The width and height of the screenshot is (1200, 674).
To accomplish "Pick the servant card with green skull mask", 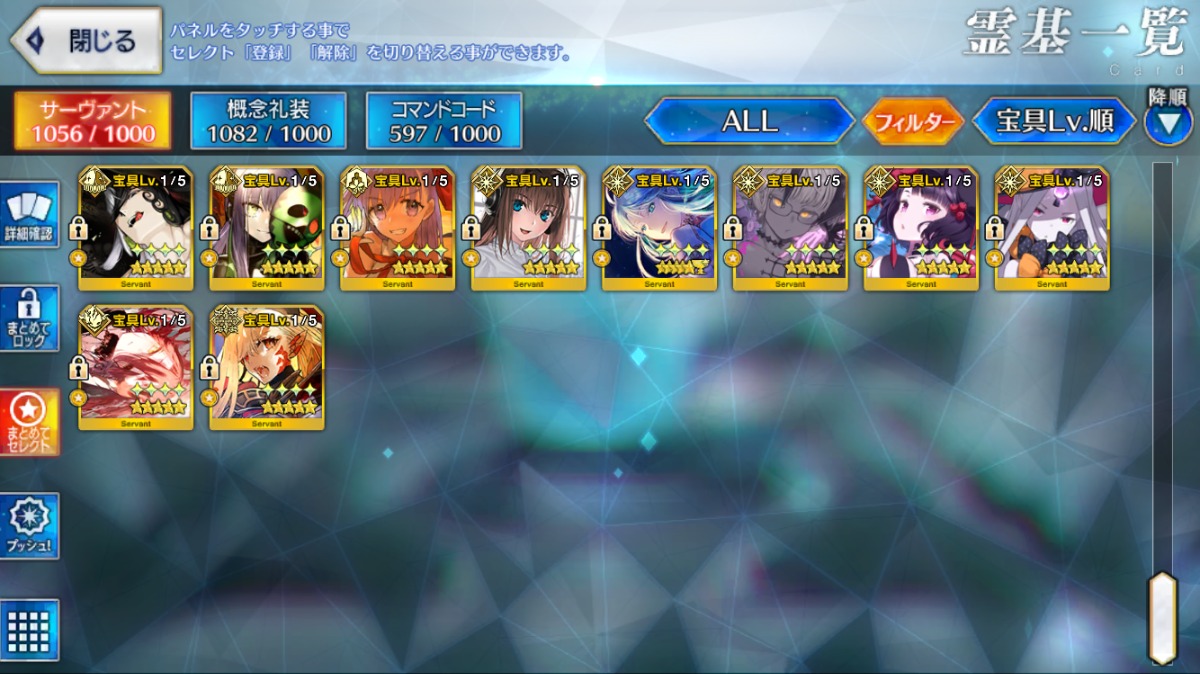I will pyautogui.click(x=266, y=228).
